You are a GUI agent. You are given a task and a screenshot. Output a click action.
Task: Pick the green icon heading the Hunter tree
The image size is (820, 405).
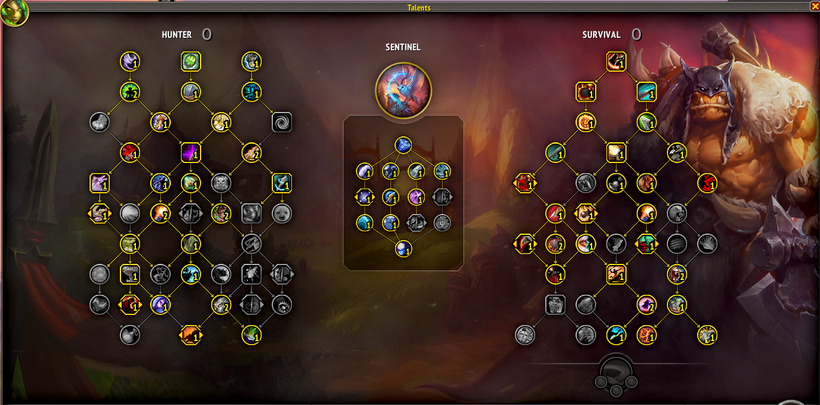tap(190, 62)
